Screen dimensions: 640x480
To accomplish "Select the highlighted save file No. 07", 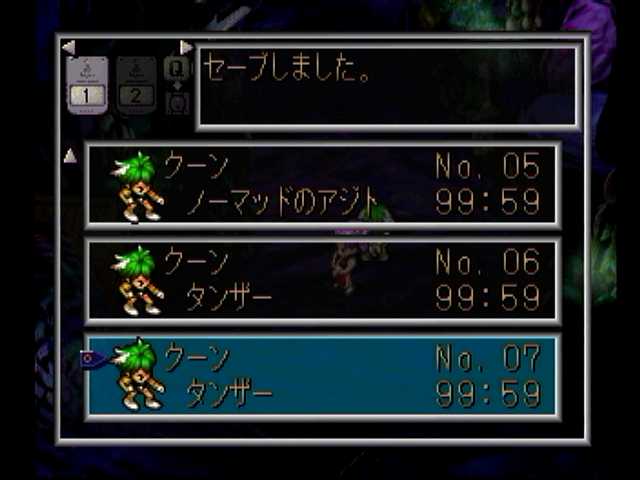I will point(322,376).
